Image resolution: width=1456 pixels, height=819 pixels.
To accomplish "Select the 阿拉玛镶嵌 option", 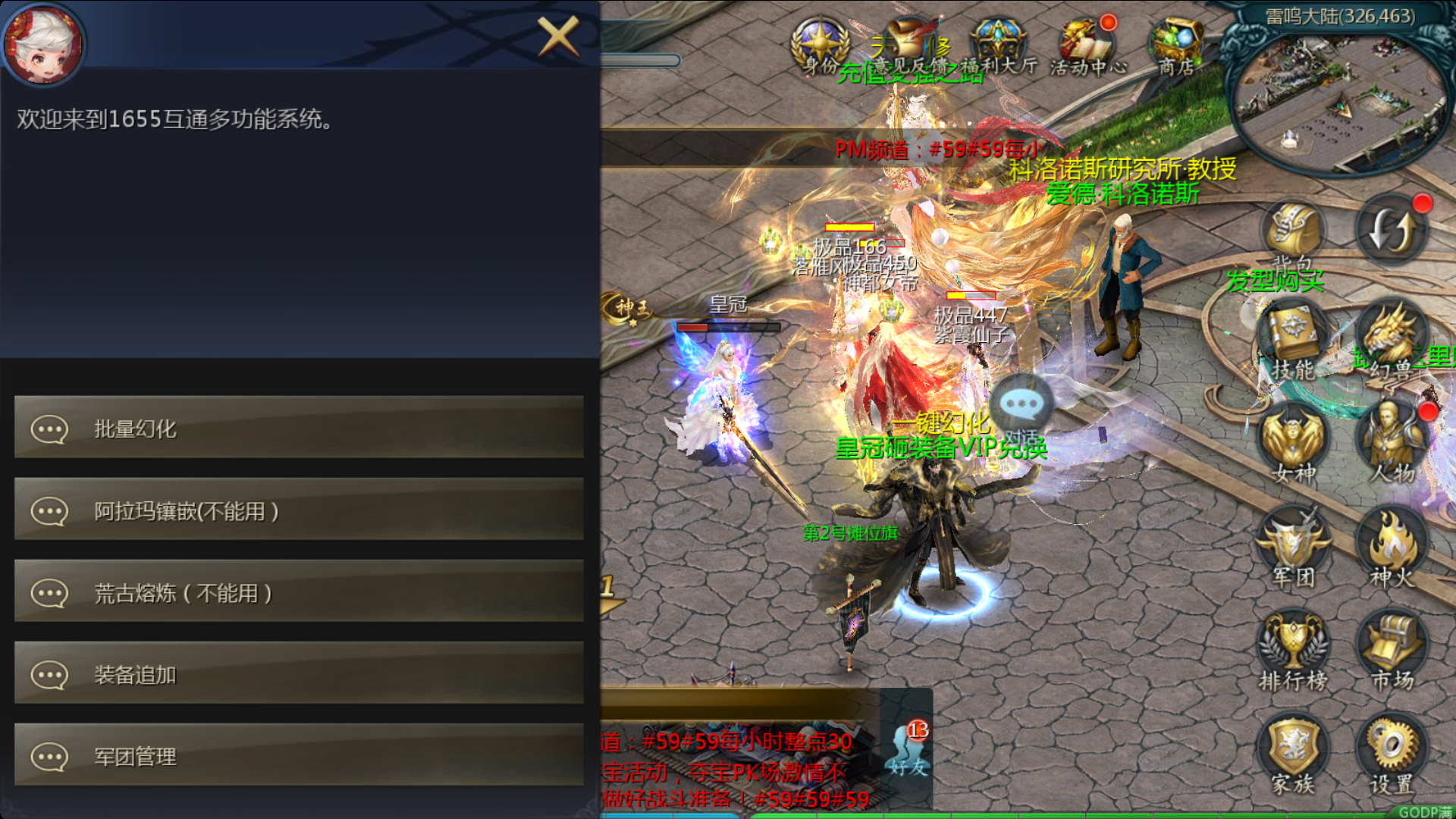I will 299,510.
